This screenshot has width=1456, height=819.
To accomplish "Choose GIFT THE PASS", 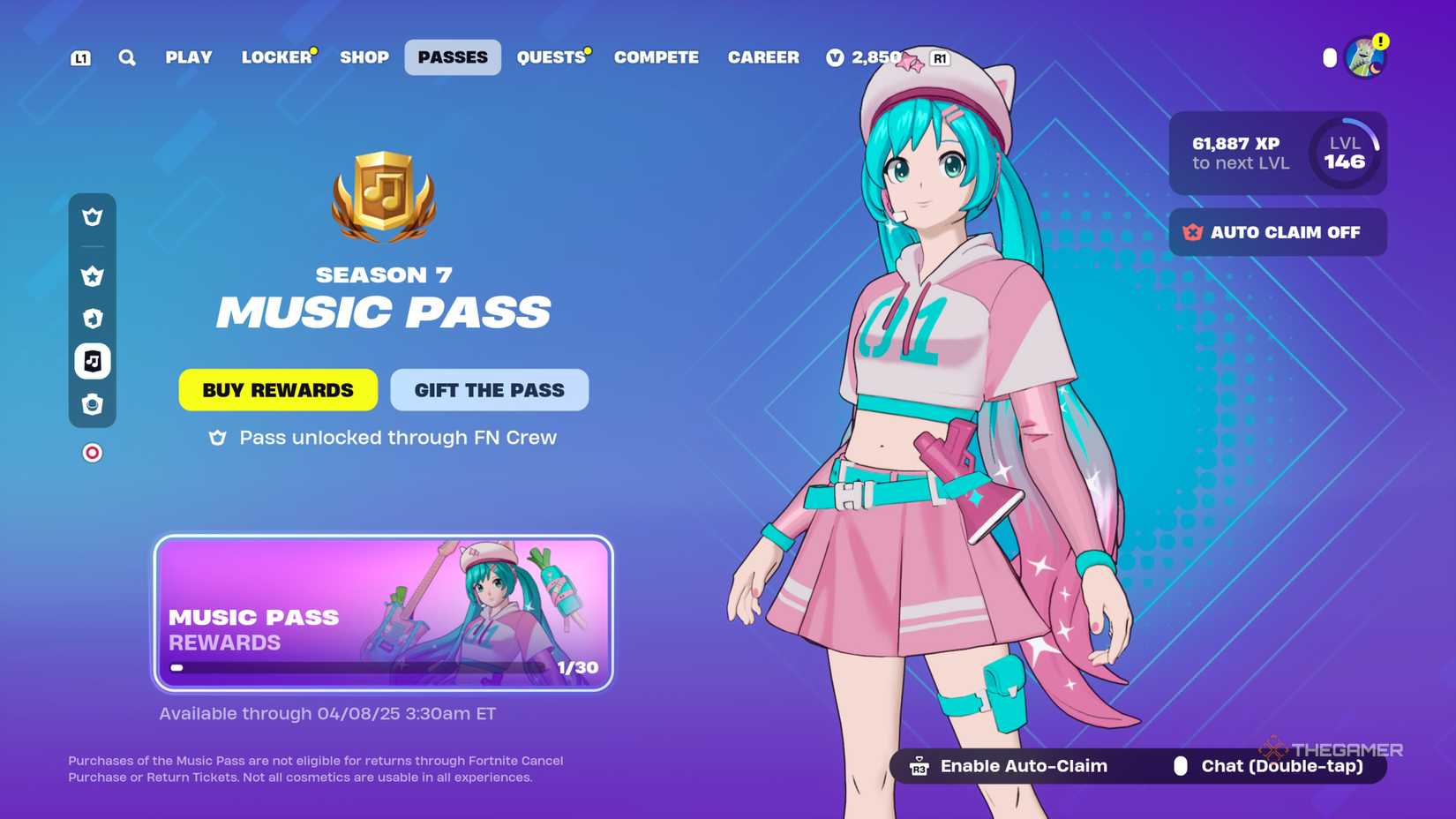I will pyautogui.click(x=489, y=389).
